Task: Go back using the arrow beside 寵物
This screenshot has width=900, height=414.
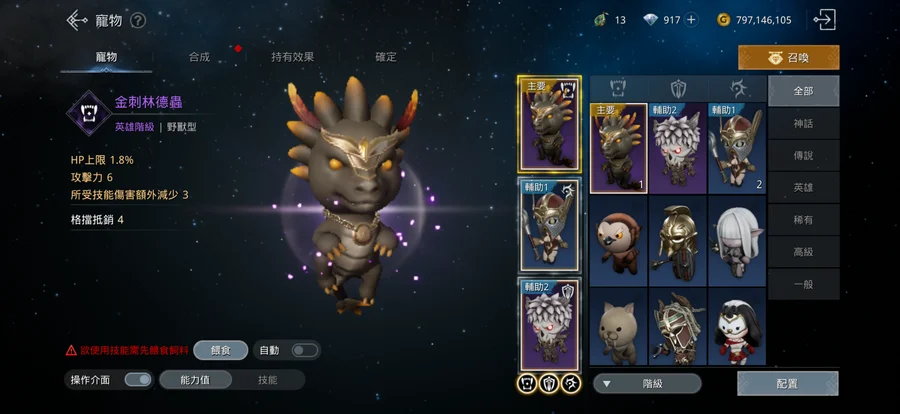Action: [77, 20]
